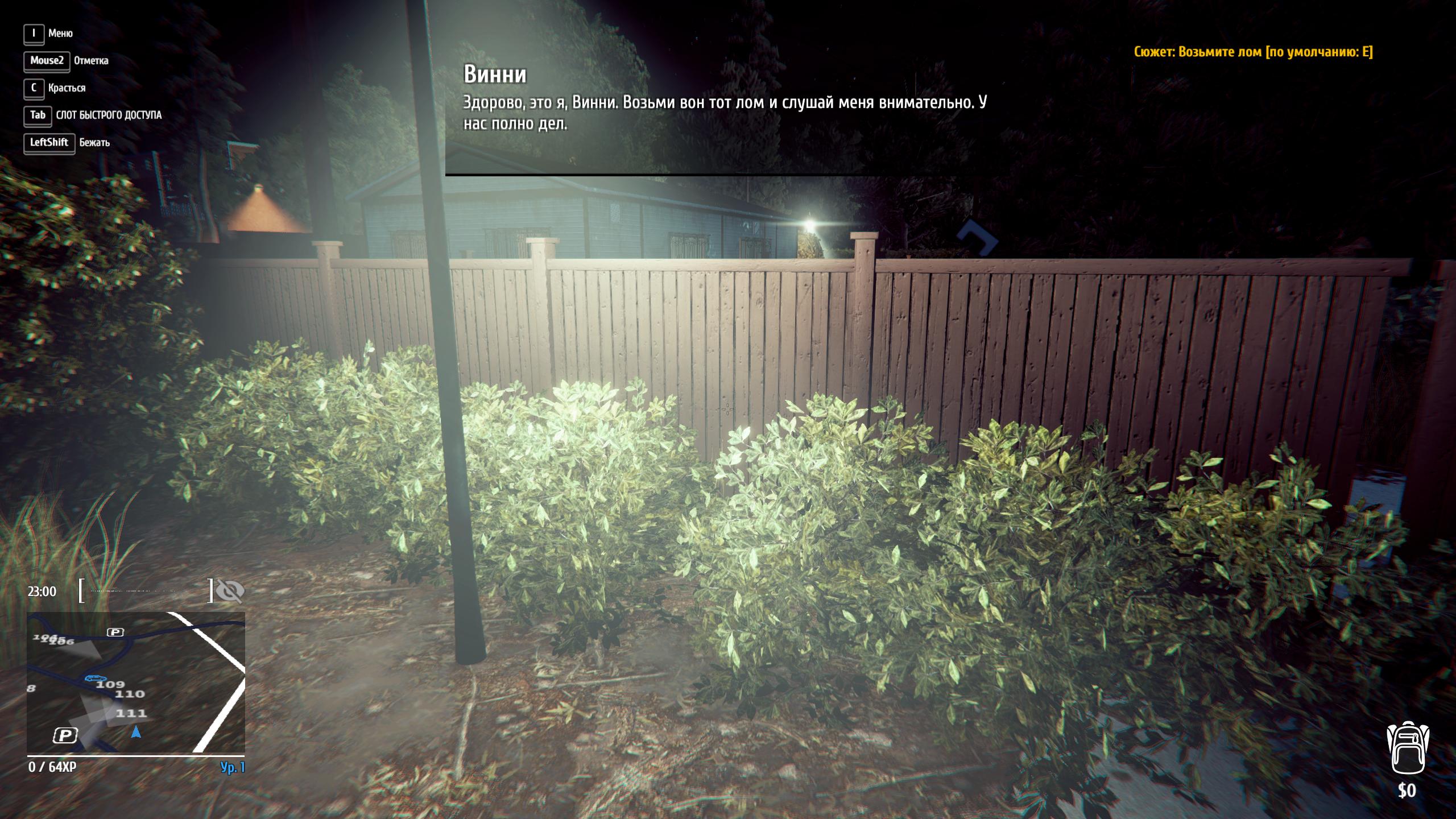The image size is (1456, 819).
Task: Click the blue player arrow on minimap
Action: point(136,732)
